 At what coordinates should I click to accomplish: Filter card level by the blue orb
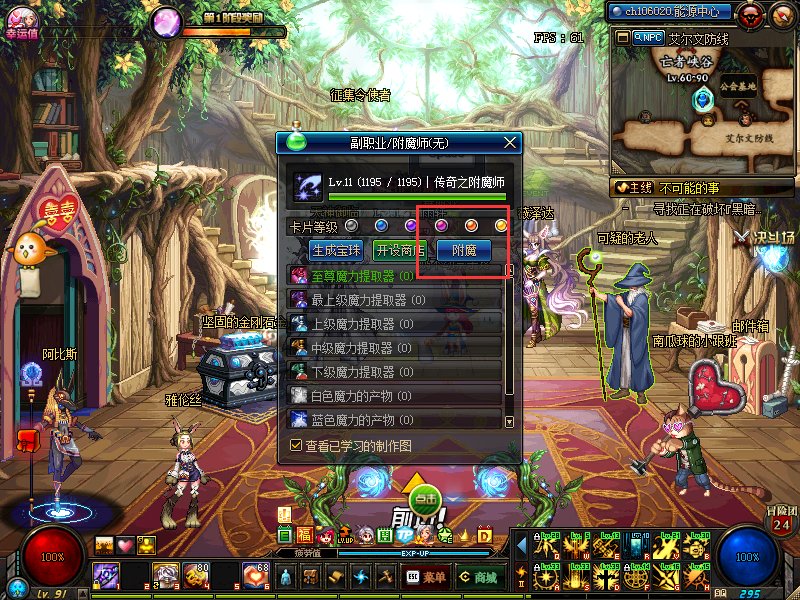381,226
